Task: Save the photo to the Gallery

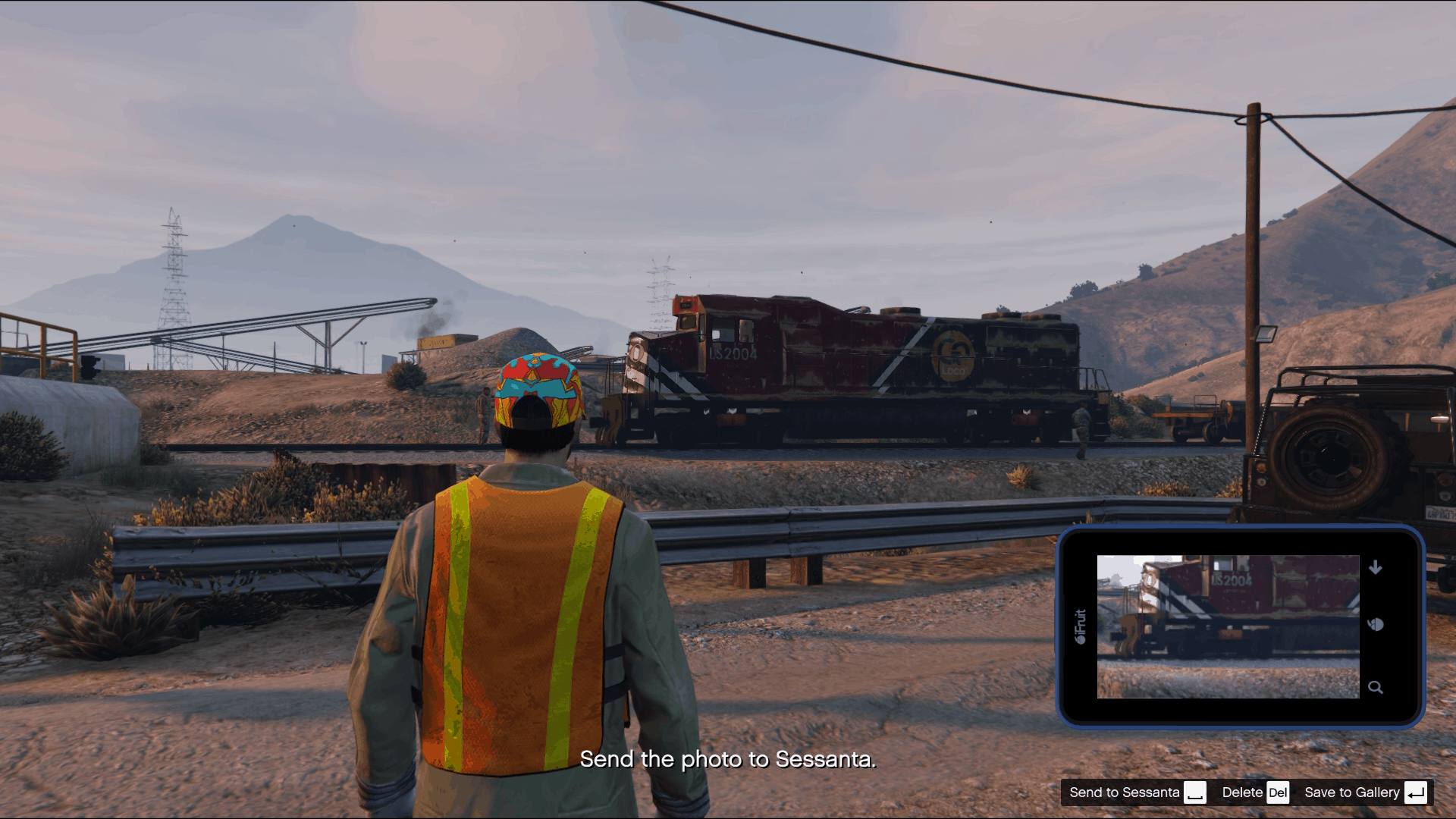Action: [1353, 792]
